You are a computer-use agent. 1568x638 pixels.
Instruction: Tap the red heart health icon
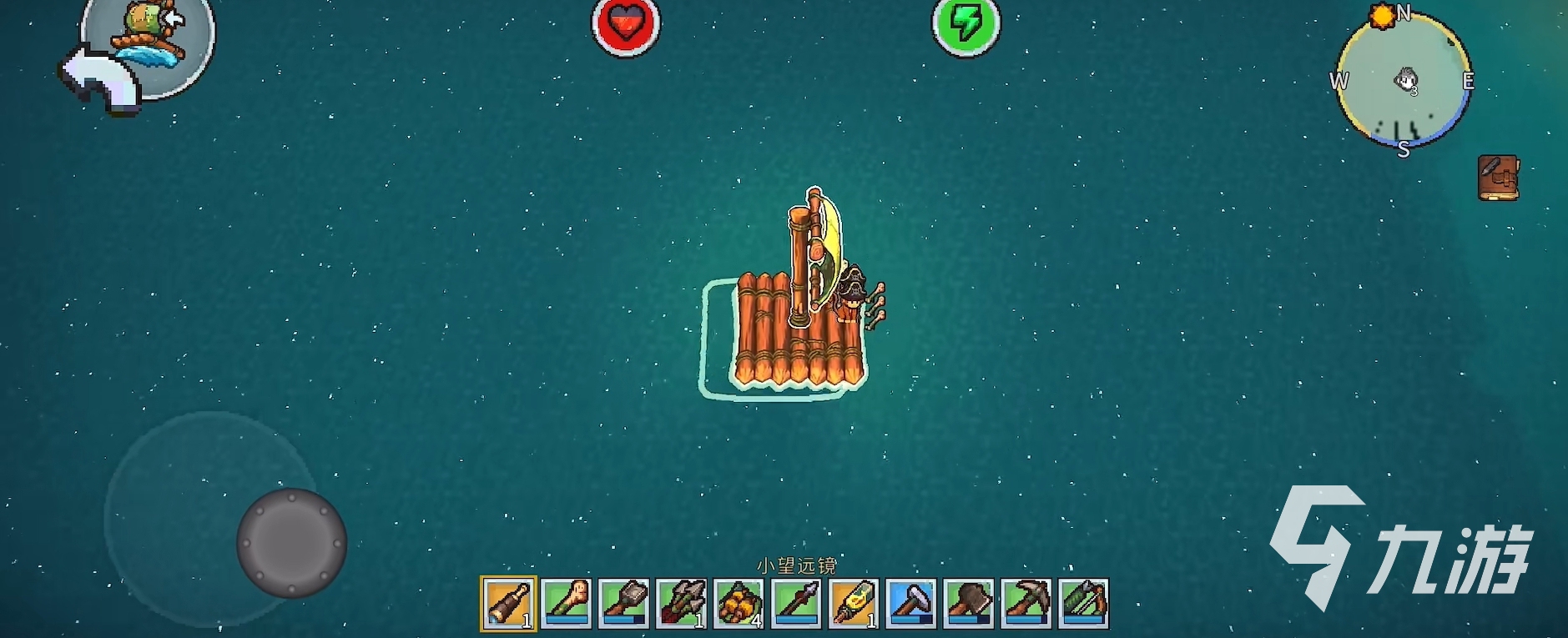point(626,25)
